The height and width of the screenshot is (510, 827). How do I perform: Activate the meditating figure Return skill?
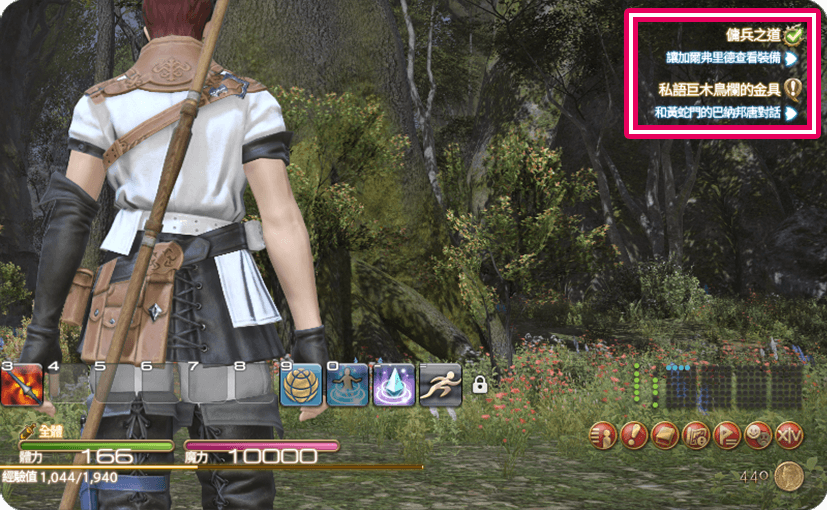(346, 385)
